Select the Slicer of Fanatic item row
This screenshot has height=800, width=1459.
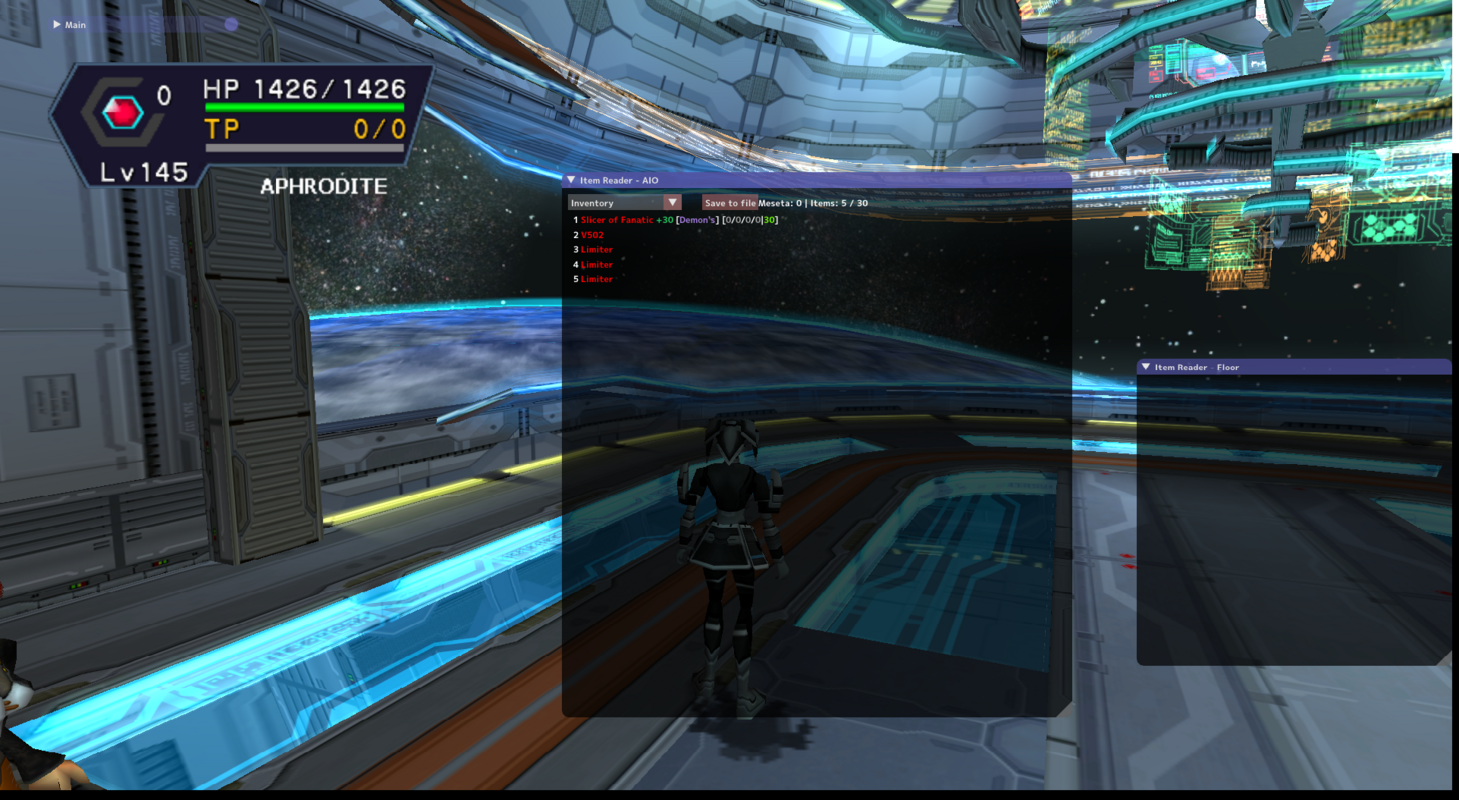pos(616,220)
